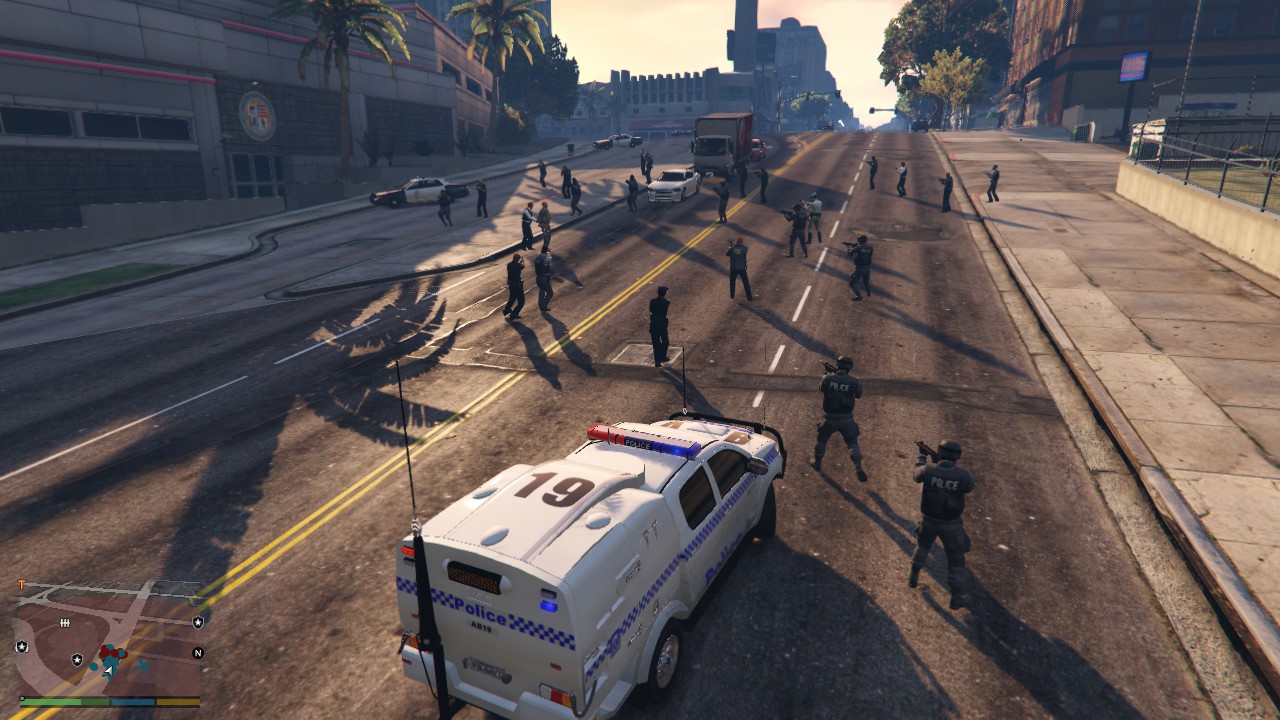The image size is (1280, 720).
Task: Click the north N compass marker
Action: [198, 653]
